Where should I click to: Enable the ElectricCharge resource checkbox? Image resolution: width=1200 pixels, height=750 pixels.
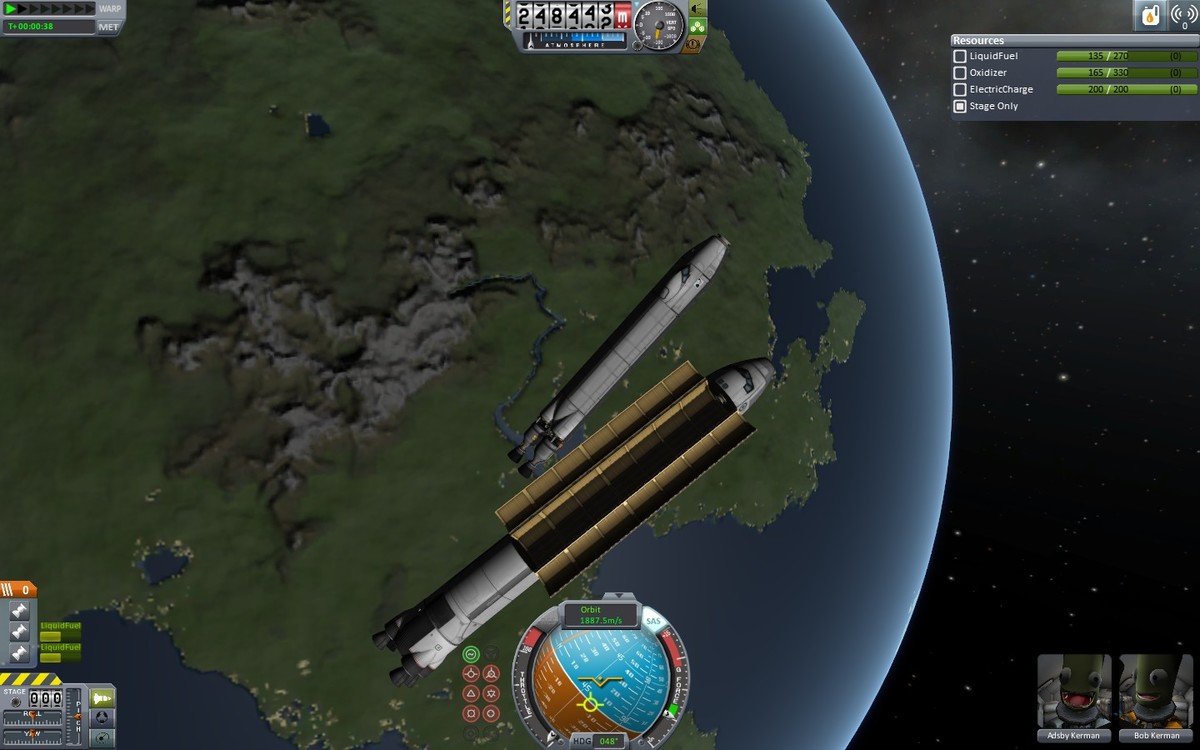tap(960, 90)
